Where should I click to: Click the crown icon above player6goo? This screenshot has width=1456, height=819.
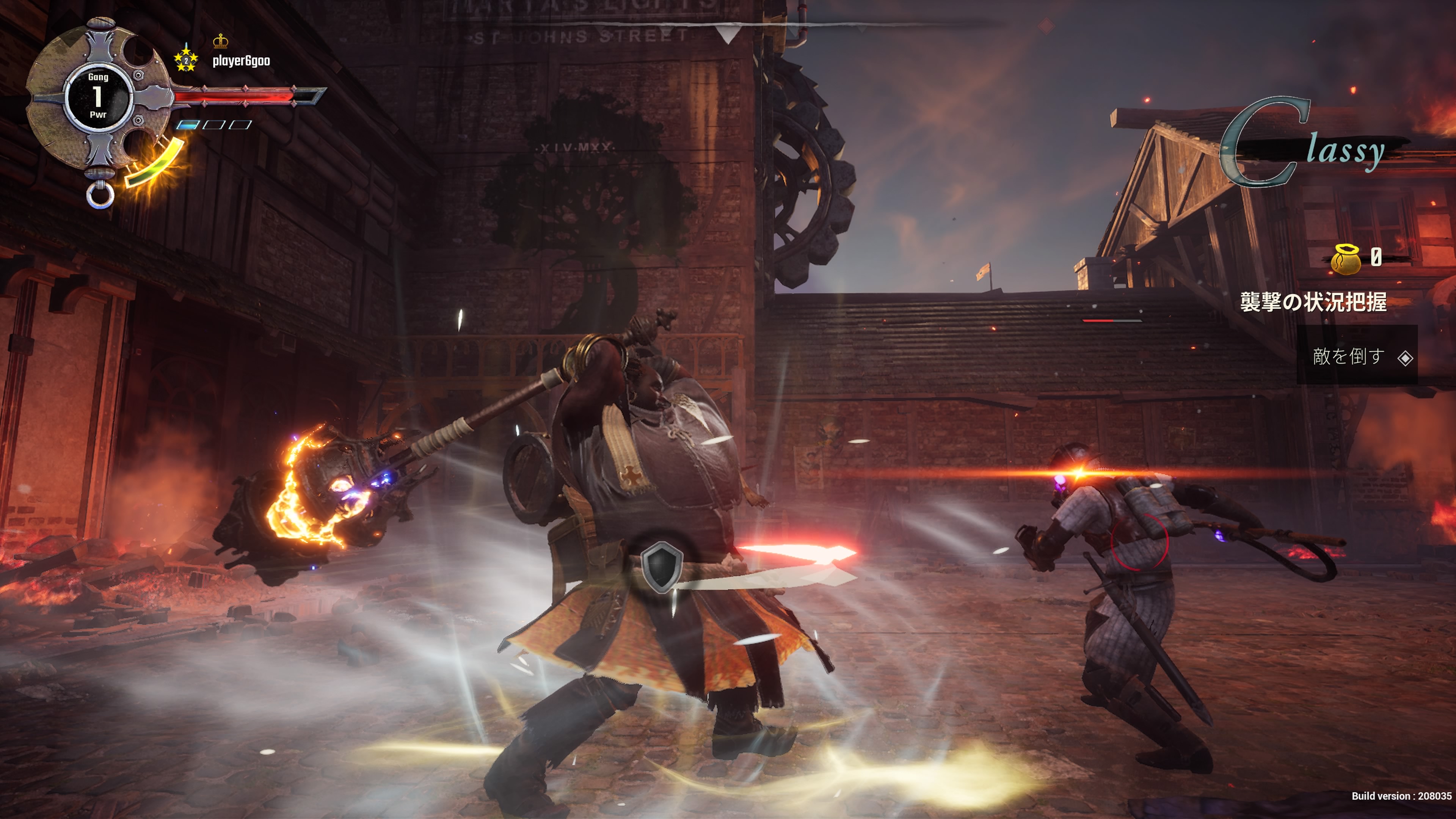pos(220,41)
